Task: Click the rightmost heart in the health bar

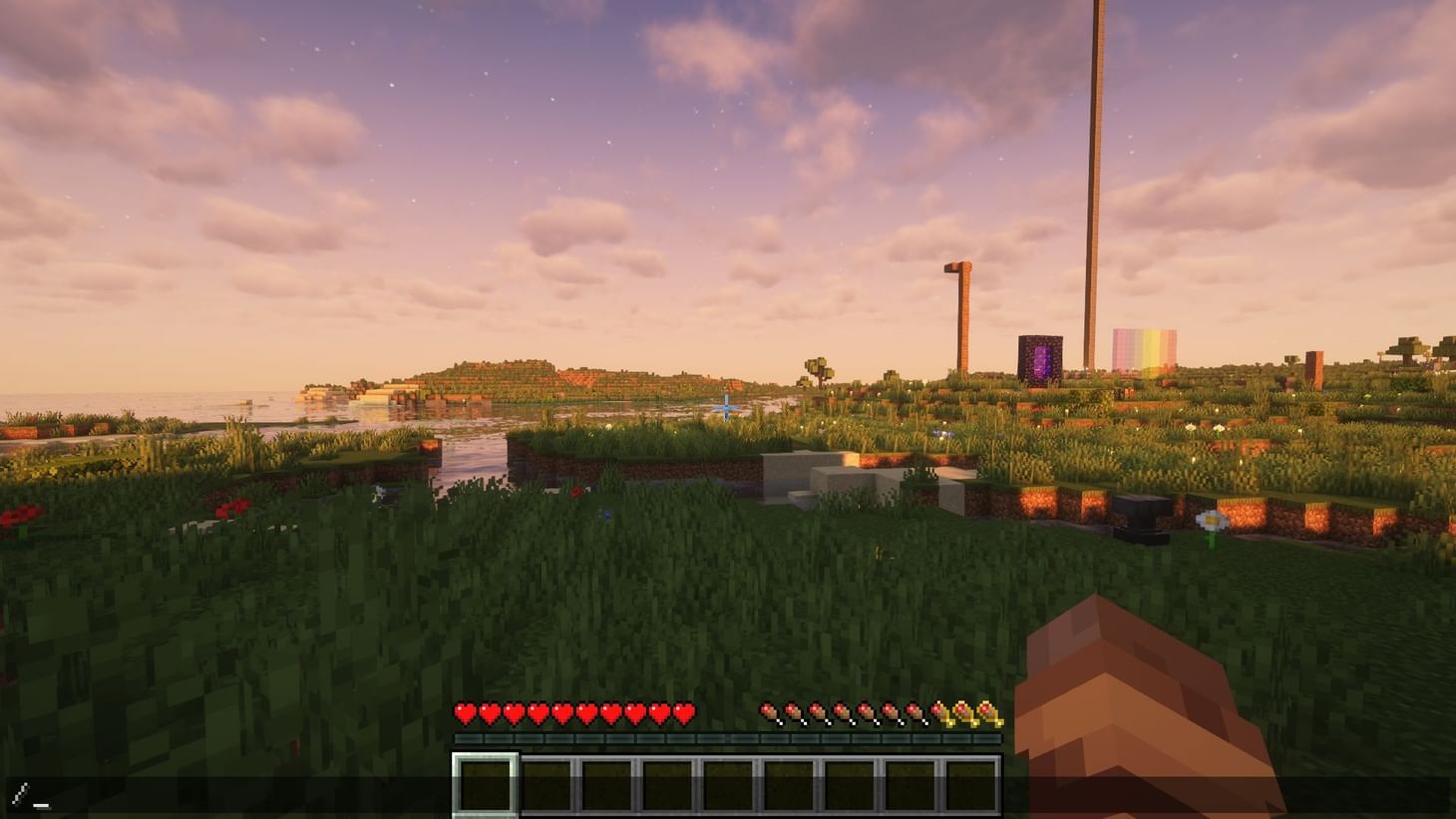Action: (682, 714)
